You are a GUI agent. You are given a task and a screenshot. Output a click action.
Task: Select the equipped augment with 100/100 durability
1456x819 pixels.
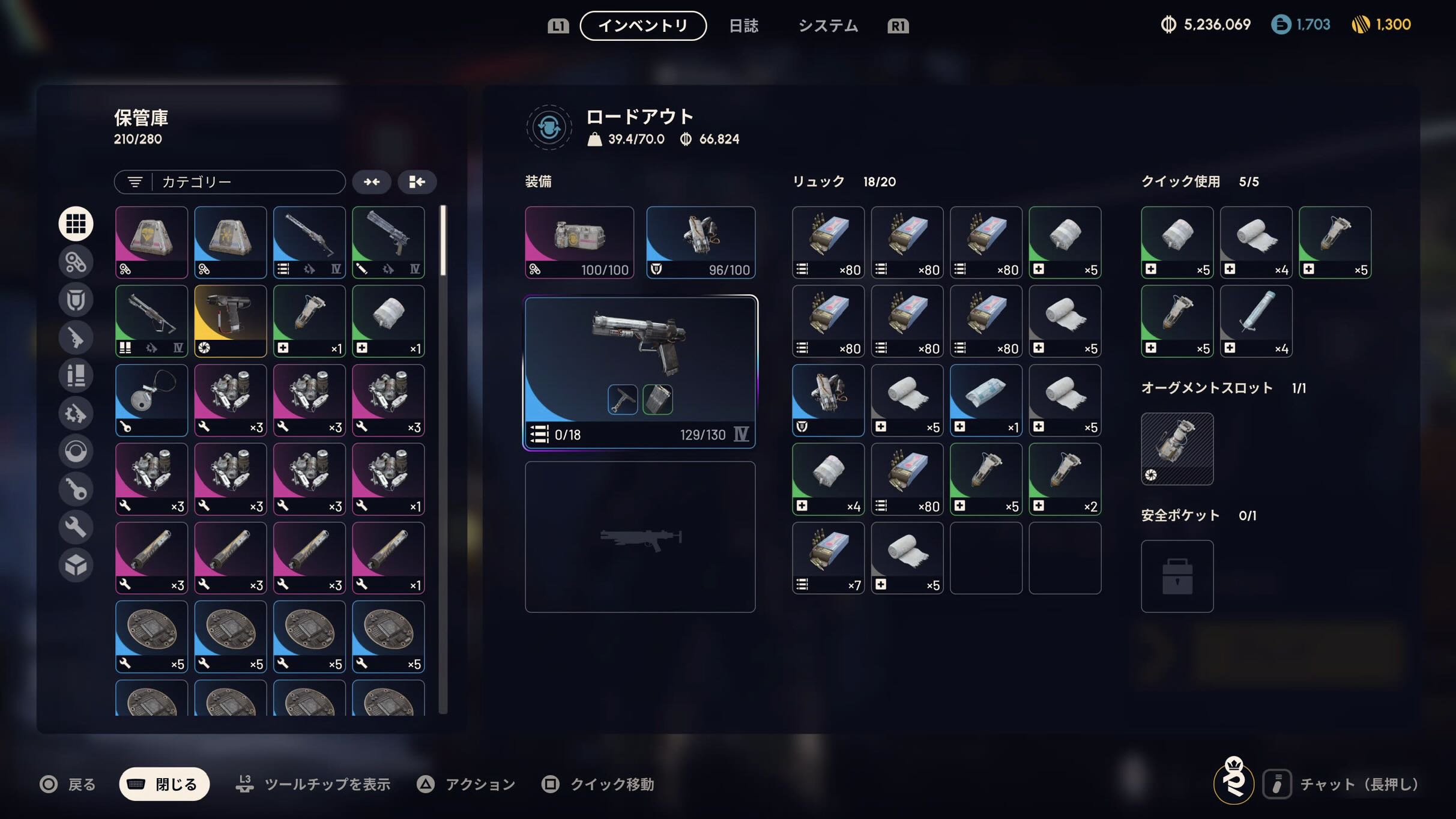point(579,242)
